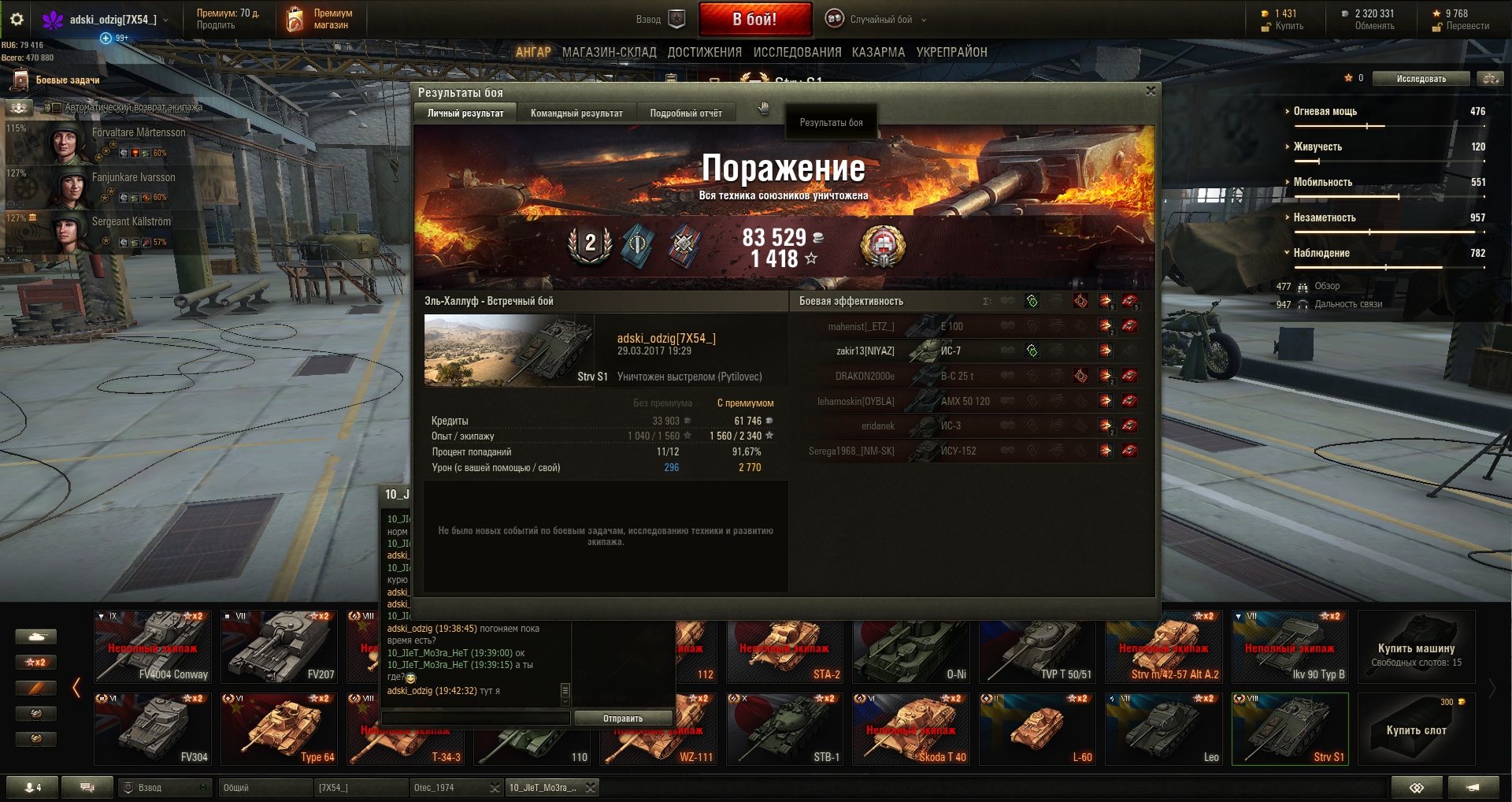1512x802 pixels.
Task: Go to the ДОСТИЖЕНИЯ section
Action: [704, 53]
